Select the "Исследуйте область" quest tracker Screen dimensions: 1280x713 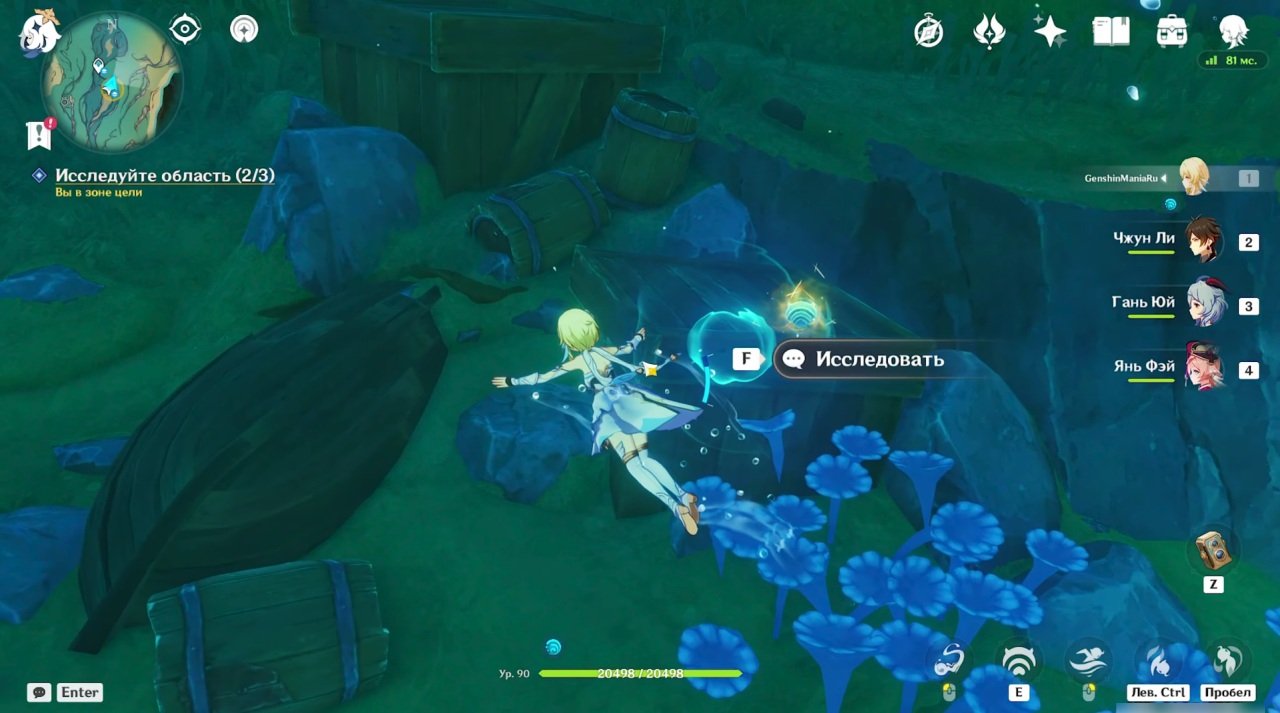[x=164, y=176]
